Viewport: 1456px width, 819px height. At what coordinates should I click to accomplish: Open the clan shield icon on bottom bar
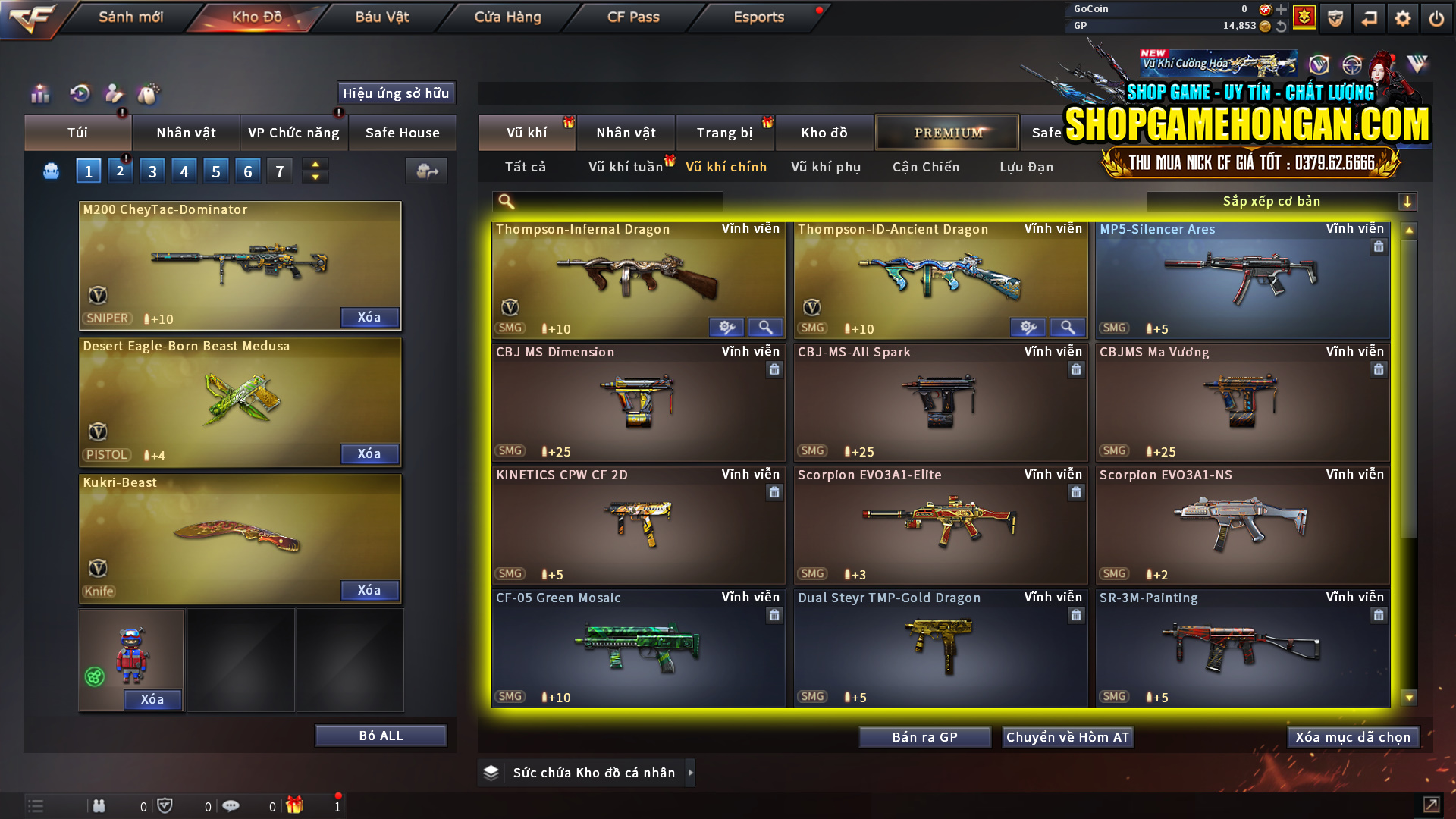pos(166,805)
